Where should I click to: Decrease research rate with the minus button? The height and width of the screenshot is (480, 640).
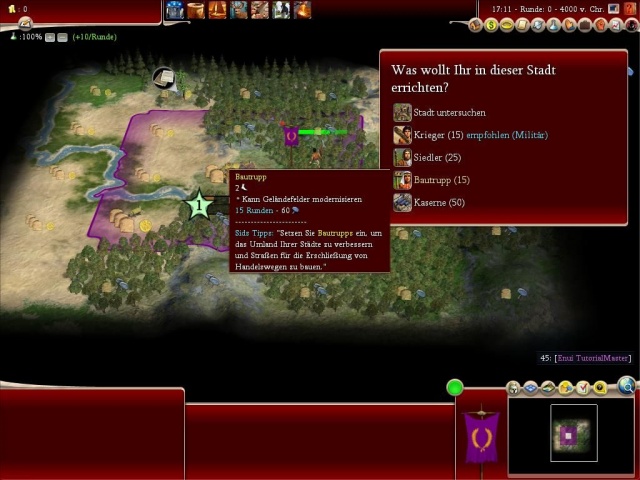(x=61, y=37)
